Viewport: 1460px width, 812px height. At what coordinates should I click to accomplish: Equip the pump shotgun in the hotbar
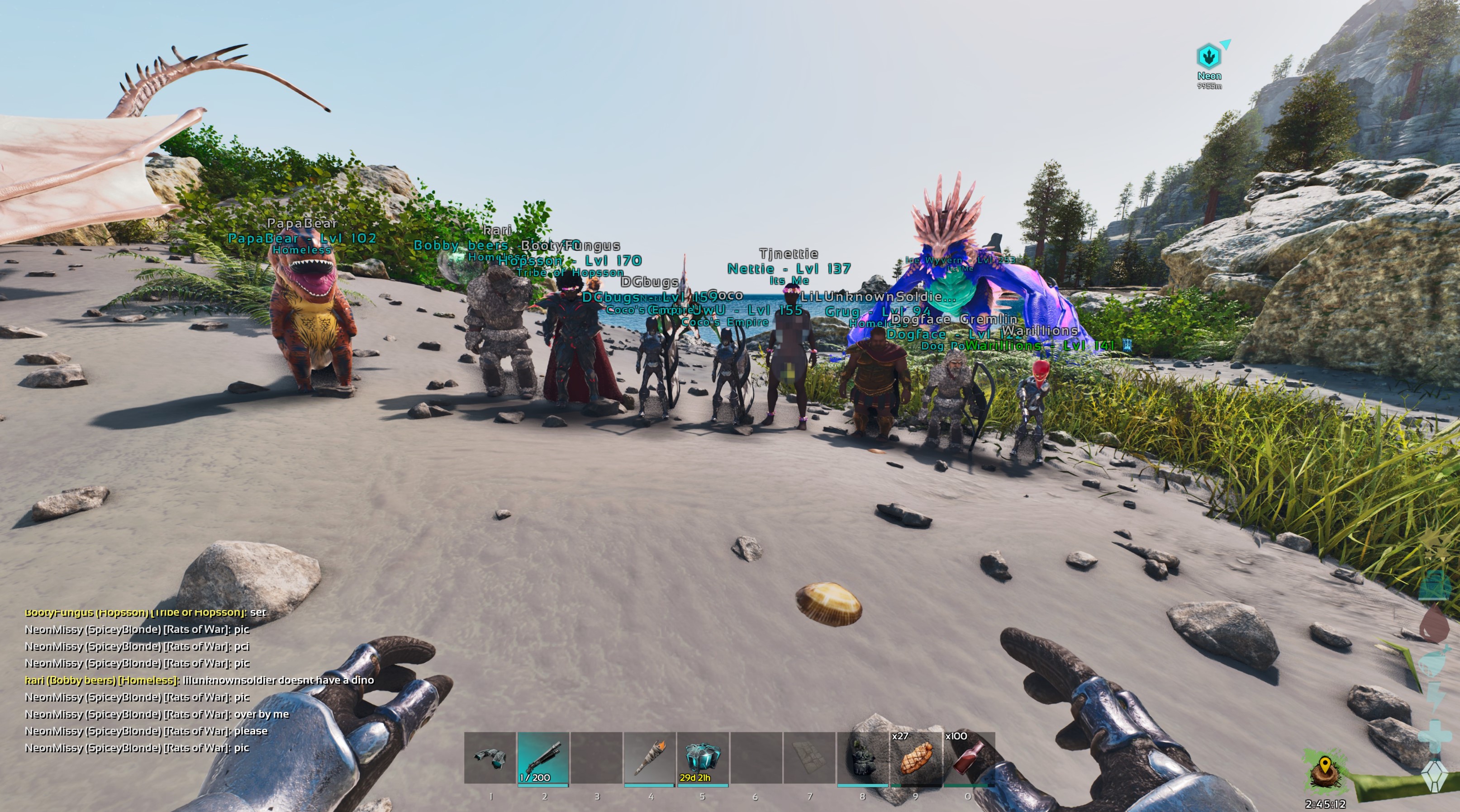(543, 758)
